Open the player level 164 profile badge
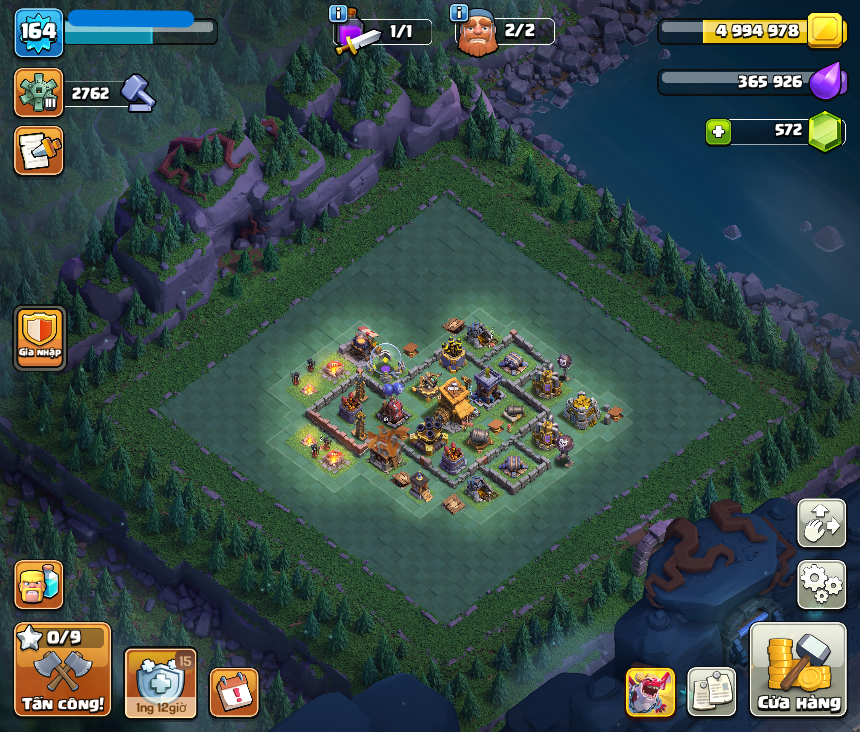Viewport: 860px width, 732px height. [39, 32]
